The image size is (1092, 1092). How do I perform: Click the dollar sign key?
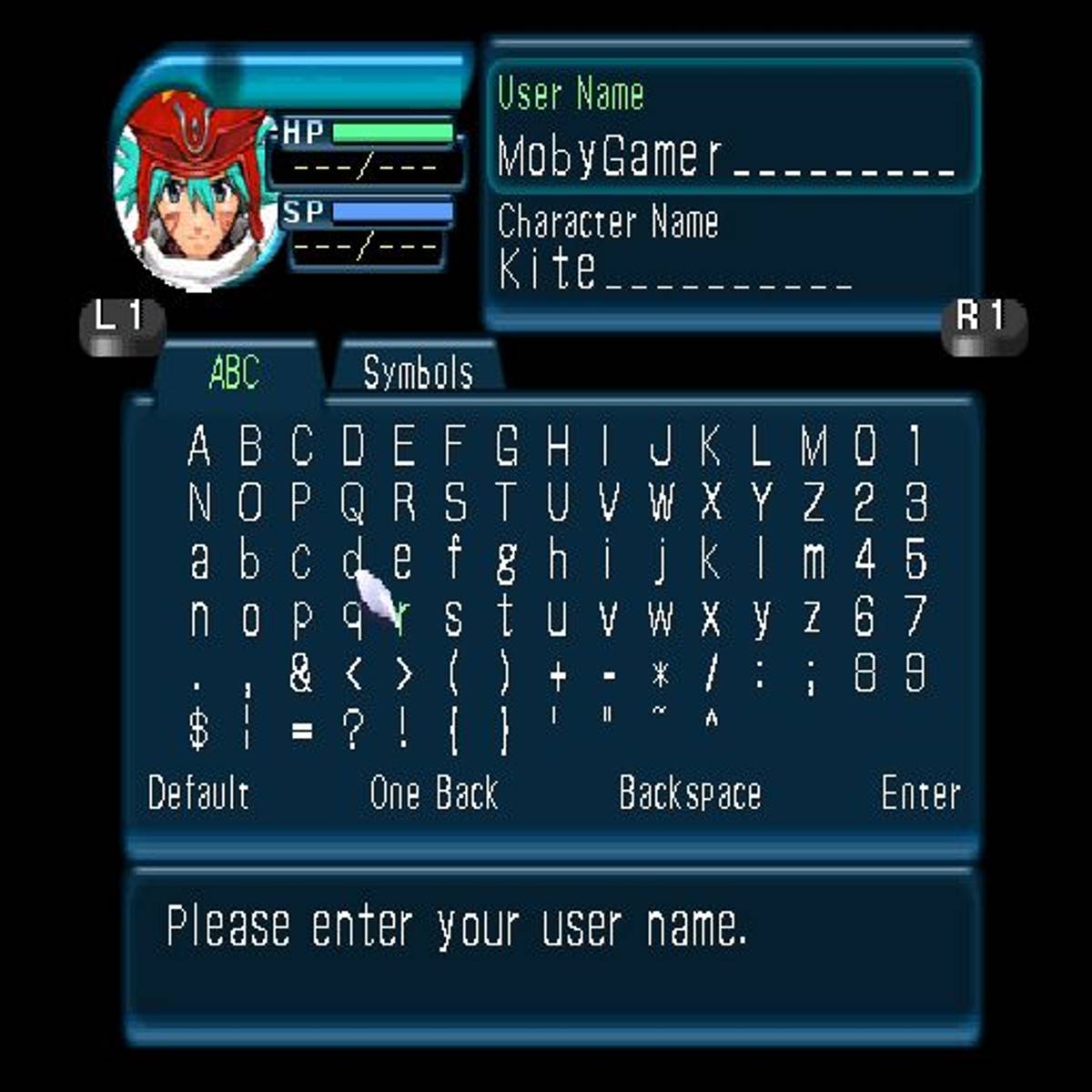[199, 730]
